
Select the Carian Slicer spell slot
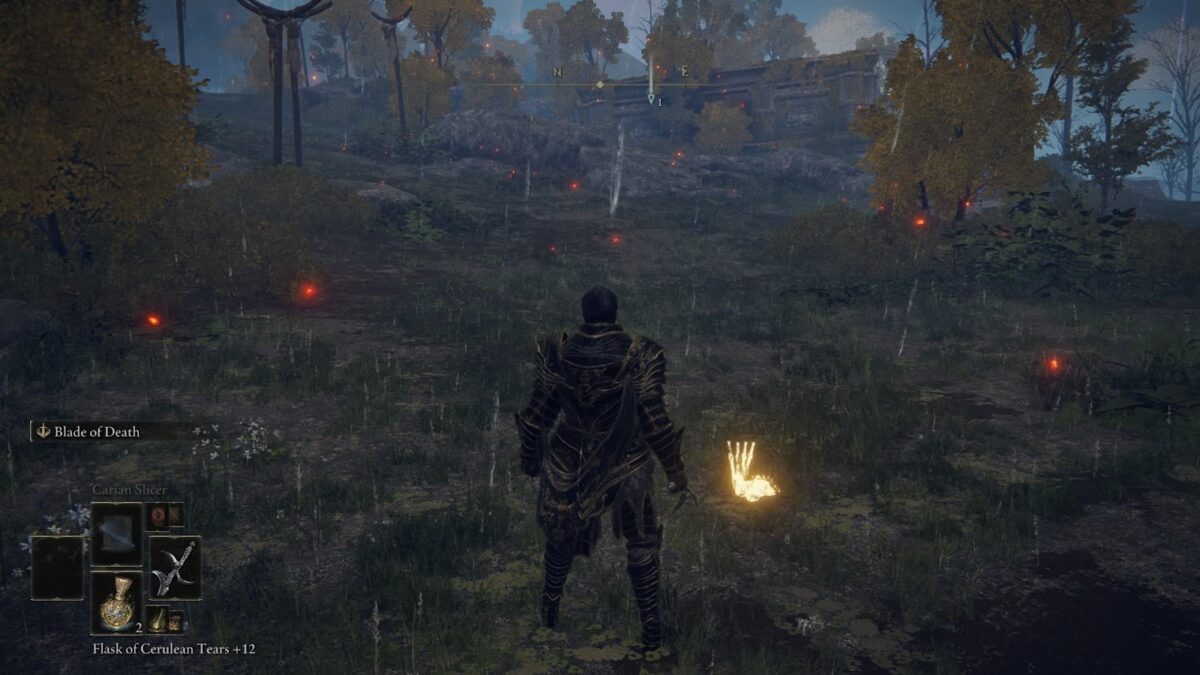pyautogui.click(x=117, y=533)
